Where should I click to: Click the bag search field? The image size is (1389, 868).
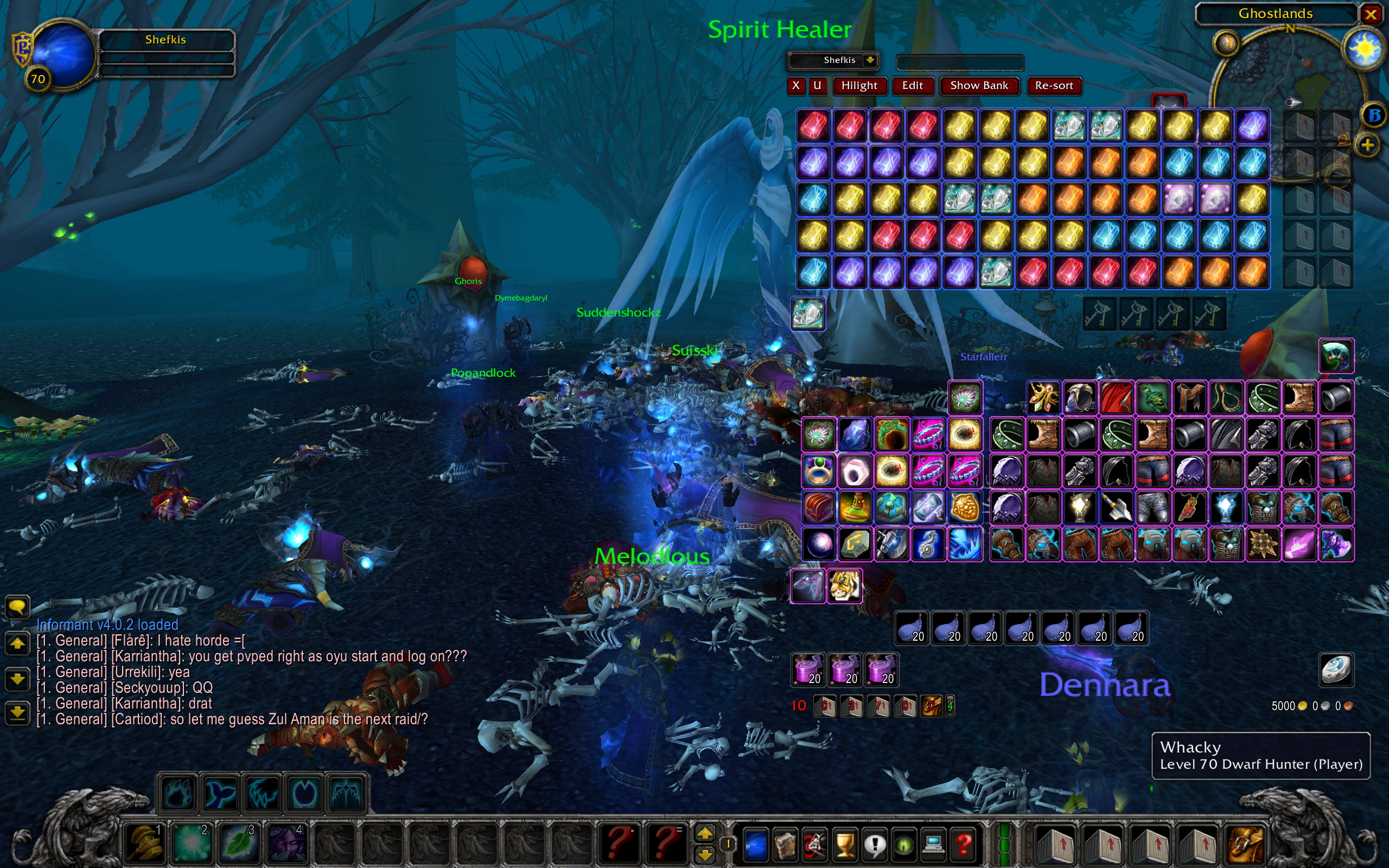(x=960, y=62)
